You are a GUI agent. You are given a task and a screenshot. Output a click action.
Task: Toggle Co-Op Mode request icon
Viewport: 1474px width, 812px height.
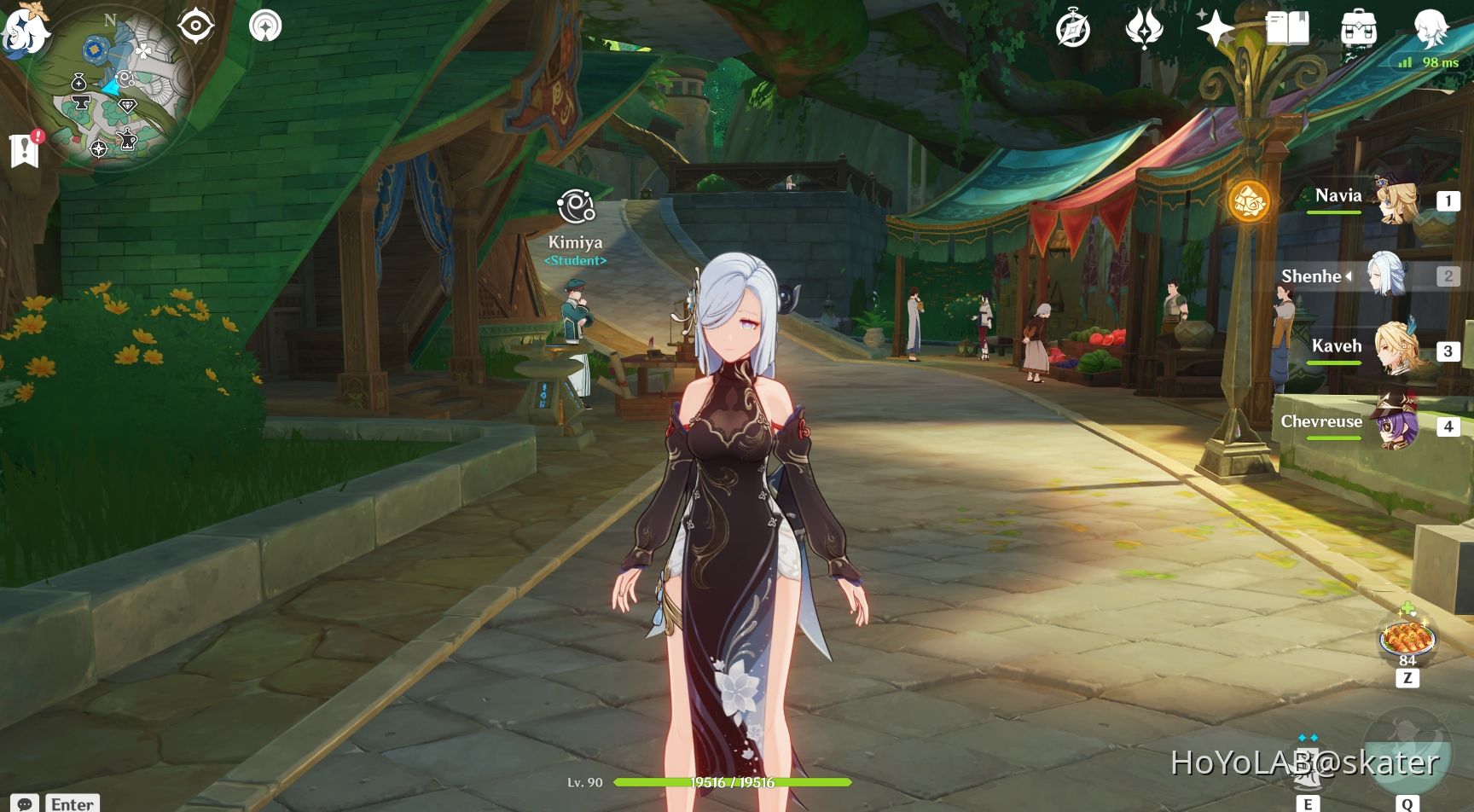pos(266,24)
